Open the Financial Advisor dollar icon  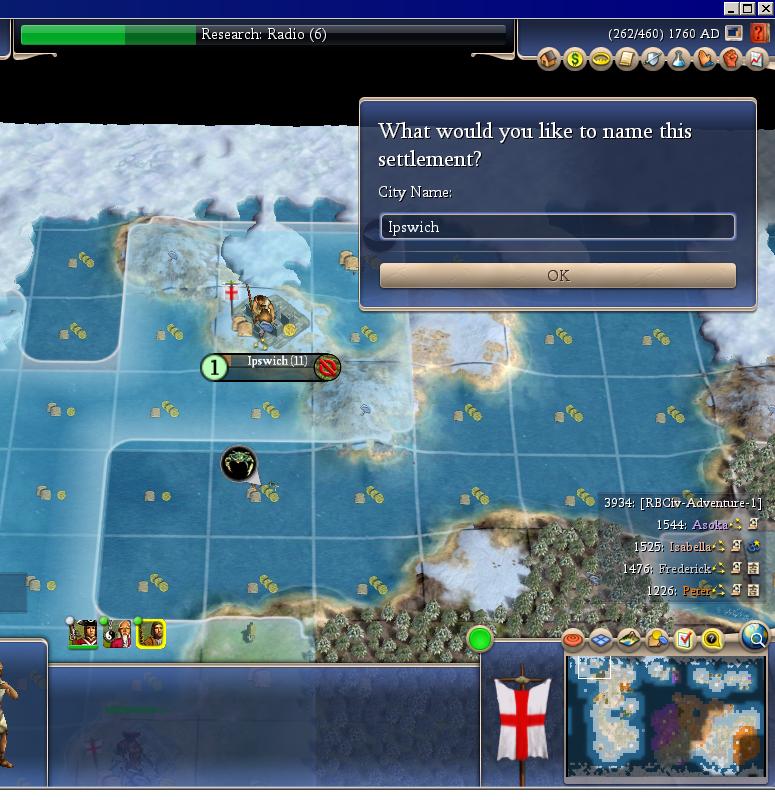coord(575,60)
